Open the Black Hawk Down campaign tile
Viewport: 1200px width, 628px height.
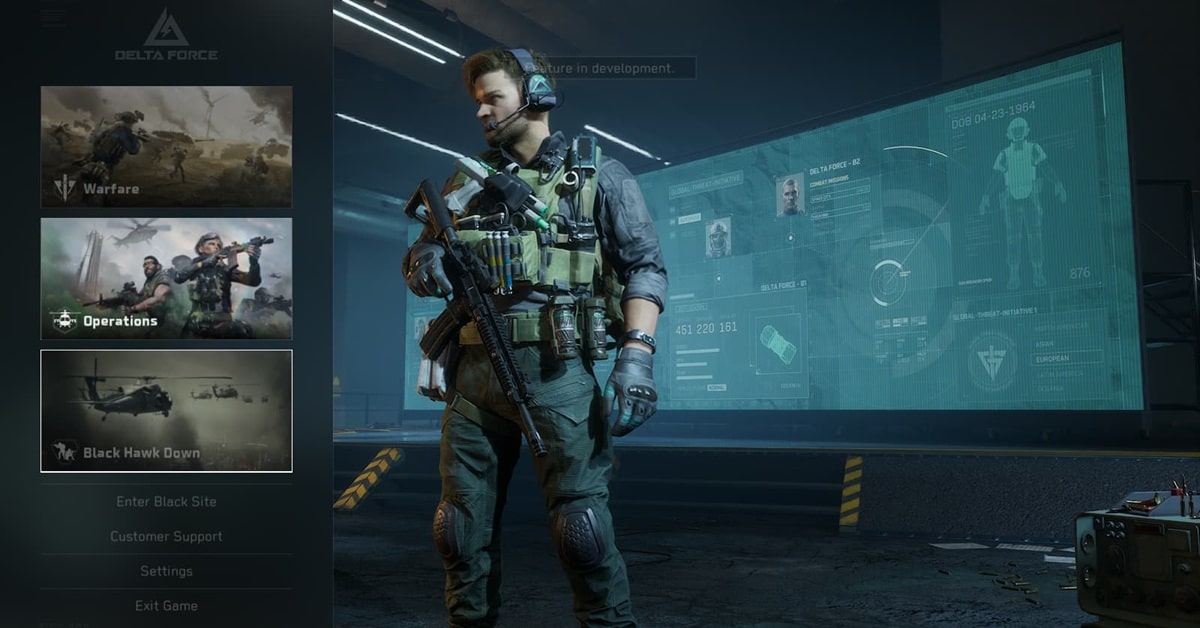[x=166, y=410]
